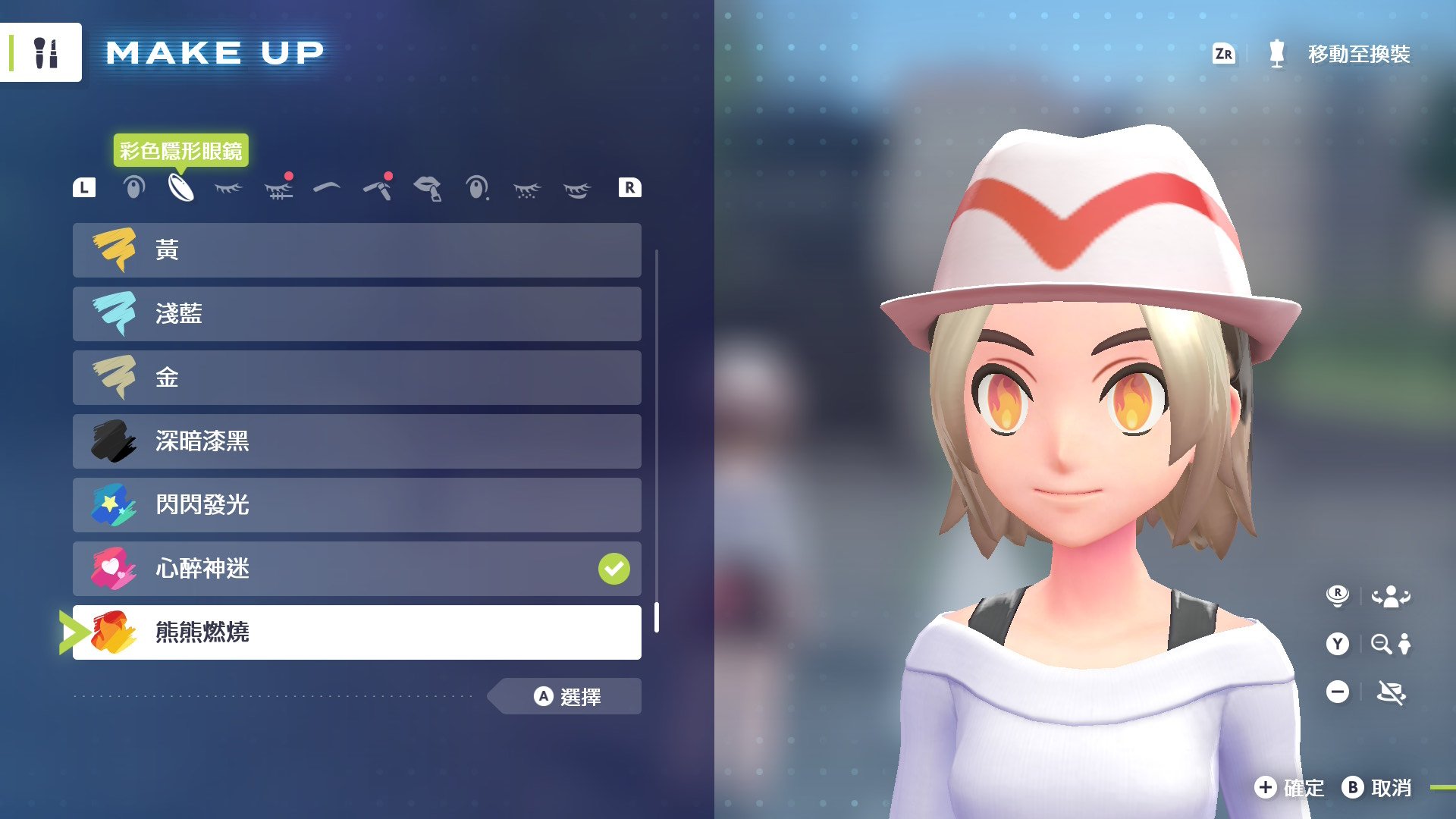Select the eyebrow pencil tab
The height and width of the screenshot is (819, 1456).
click(x=378, y=188)
